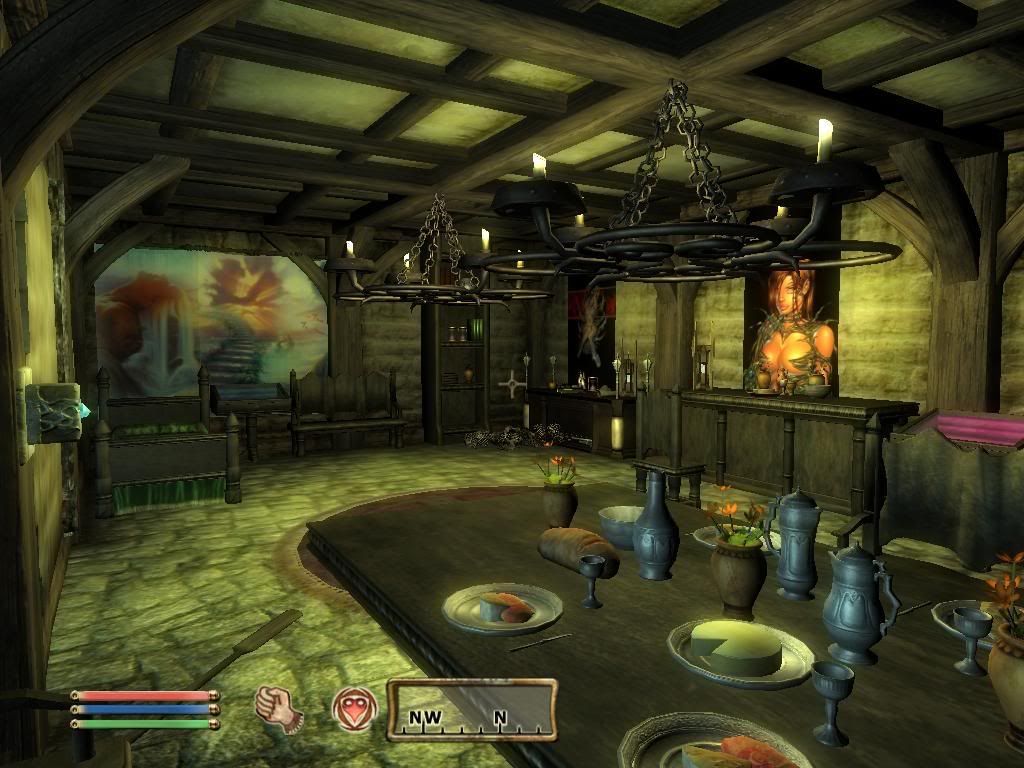Select the active spell icon with red heart
The image size is (1024, 768).
pos(354,708)
